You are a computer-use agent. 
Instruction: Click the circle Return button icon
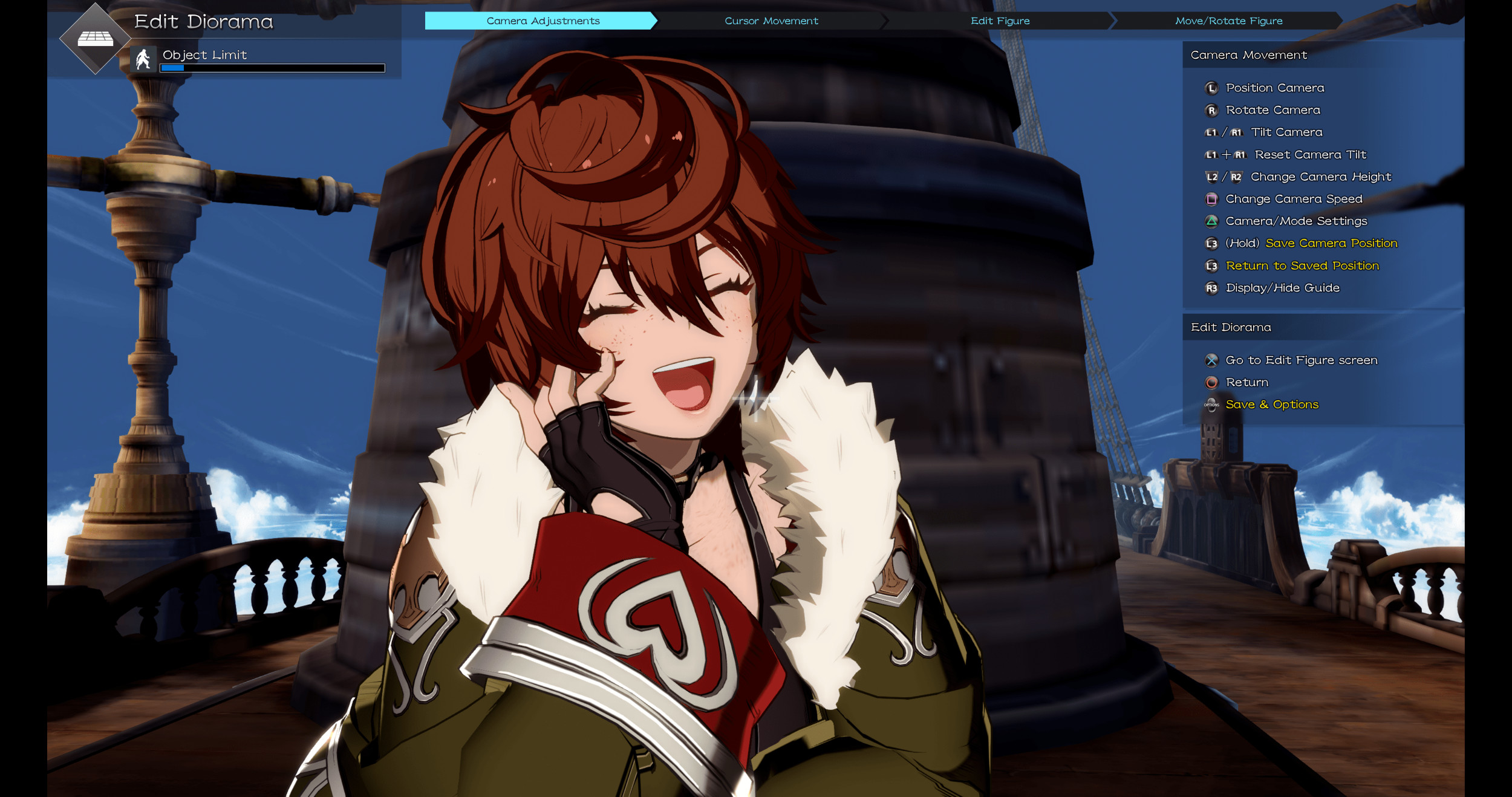coord(1211,382)
